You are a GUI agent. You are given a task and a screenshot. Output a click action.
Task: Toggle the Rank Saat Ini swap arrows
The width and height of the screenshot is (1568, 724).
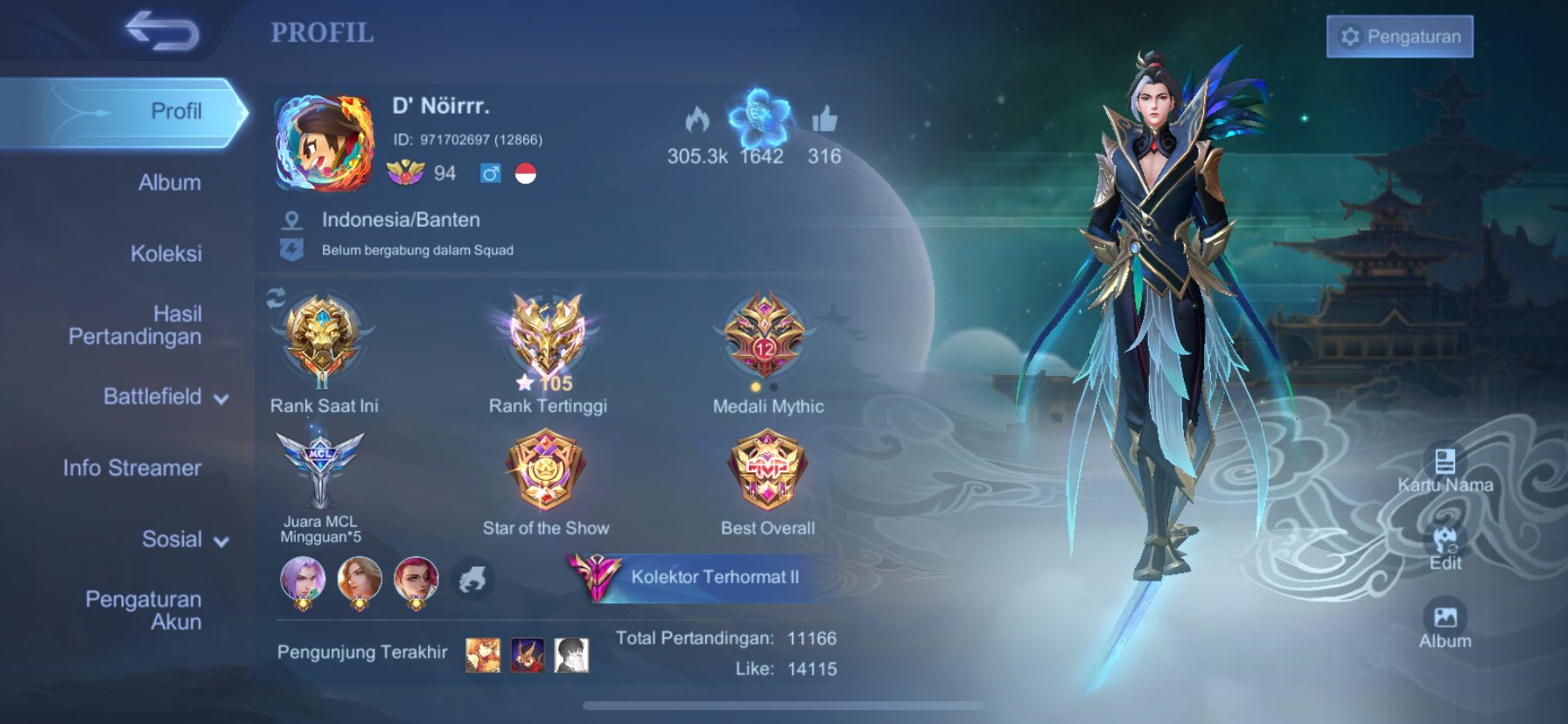276,299
